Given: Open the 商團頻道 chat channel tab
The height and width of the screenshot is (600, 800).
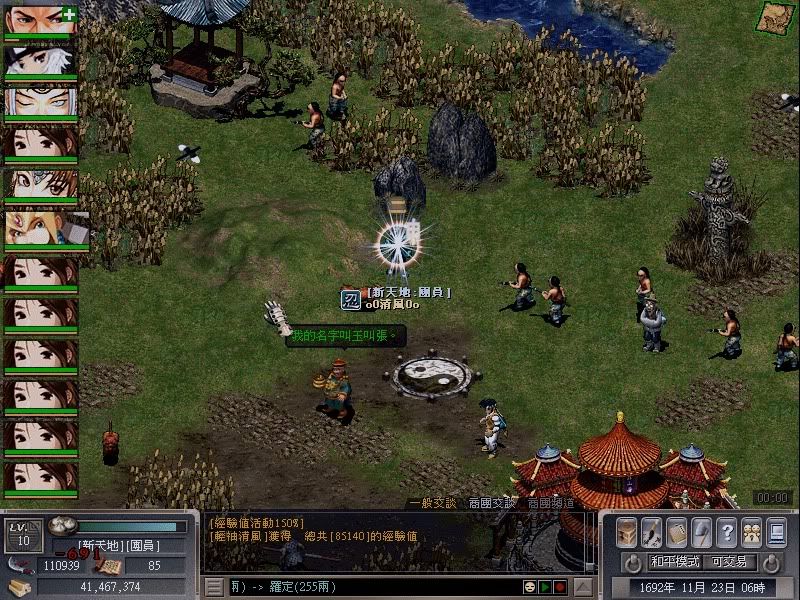Looking at the screenshot, I should (551, 503).
